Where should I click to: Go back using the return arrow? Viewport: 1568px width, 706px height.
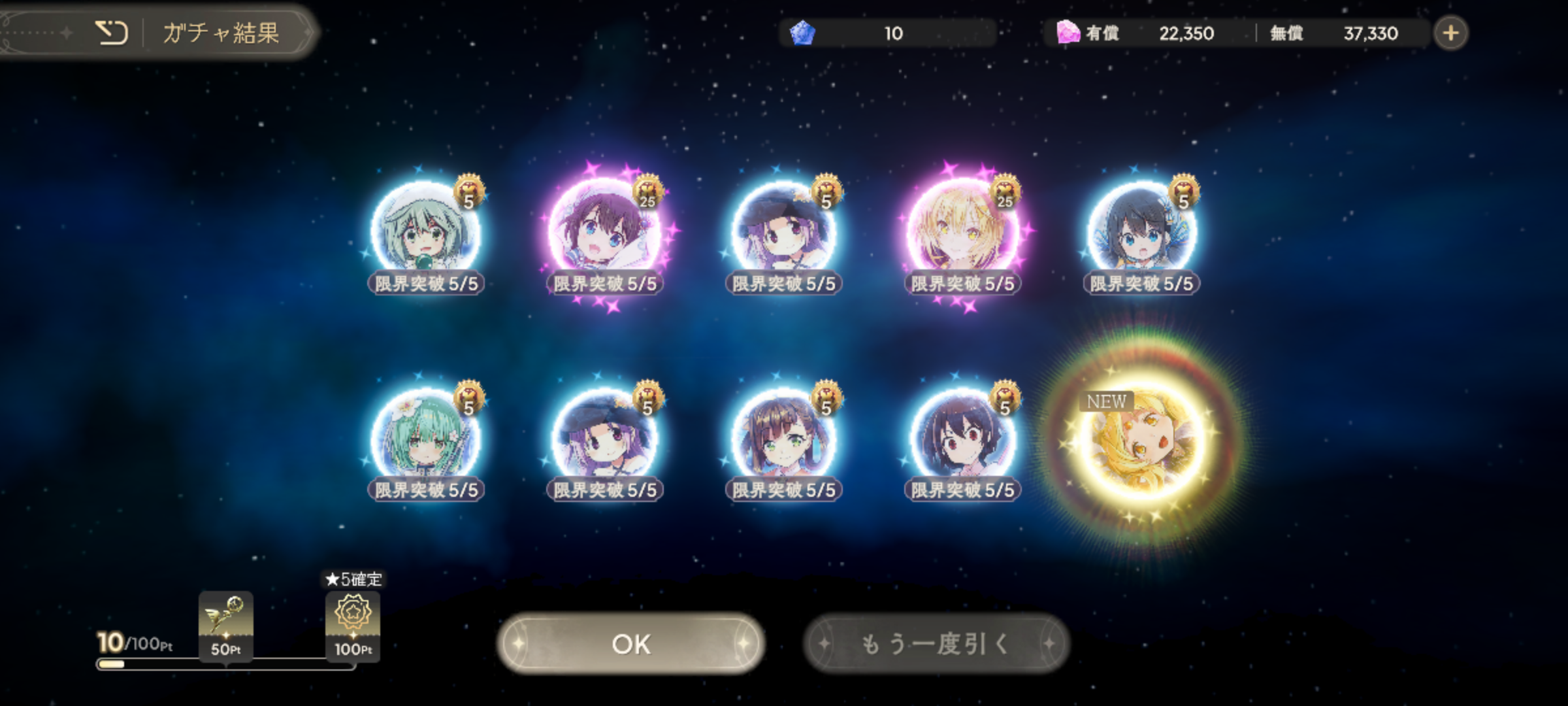coord(112,33)
